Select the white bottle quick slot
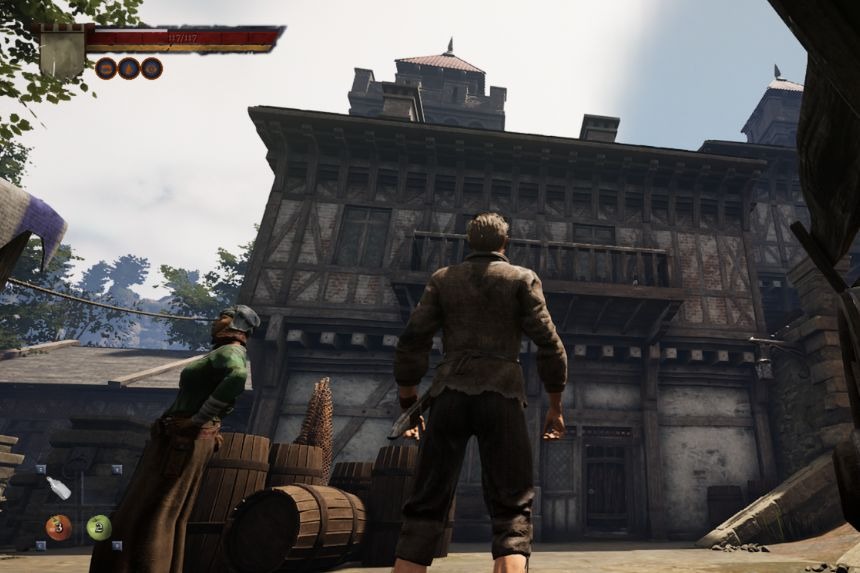Viewport: 860px width, 573px height. [x=59, y=489]
